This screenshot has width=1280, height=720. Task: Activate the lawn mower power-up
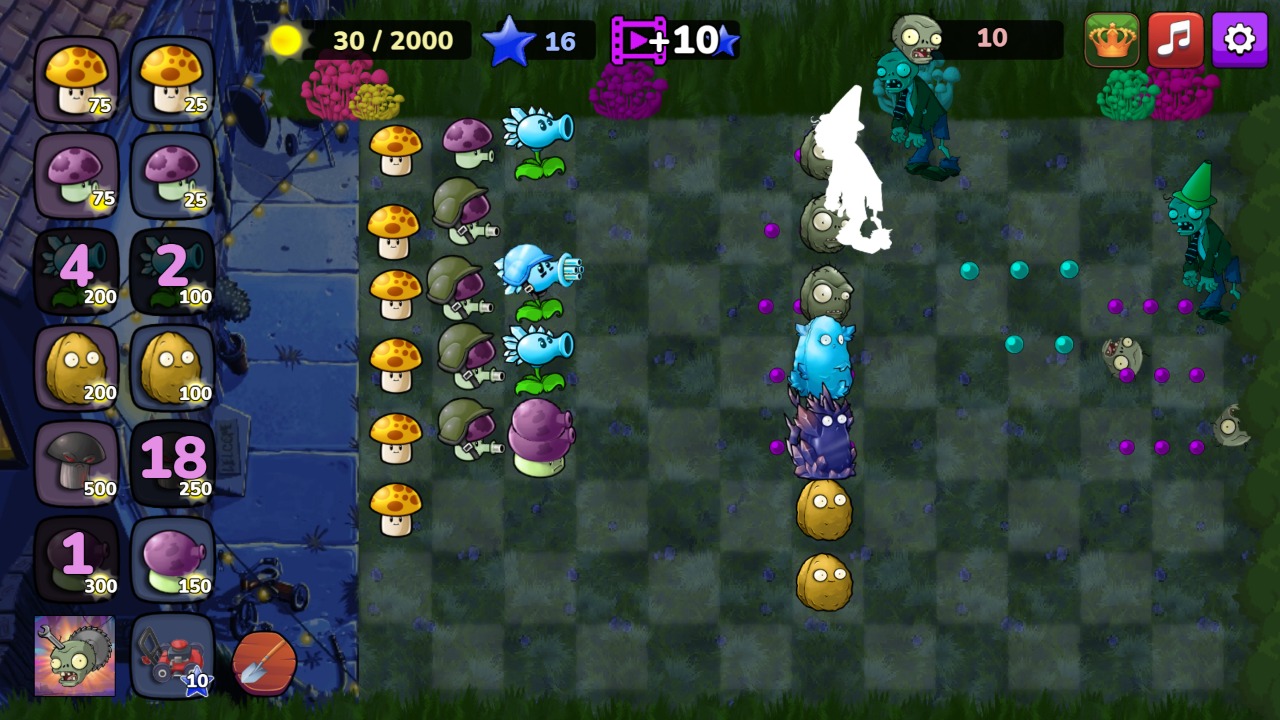click(x=170, y=655)
